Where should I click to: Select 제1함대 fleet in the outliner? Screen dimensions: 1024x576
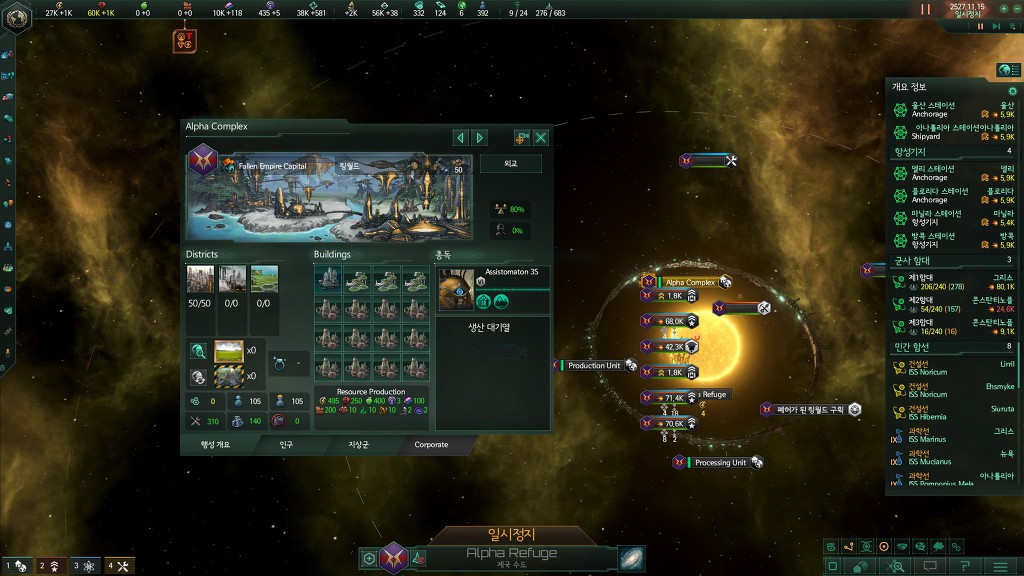950,280
